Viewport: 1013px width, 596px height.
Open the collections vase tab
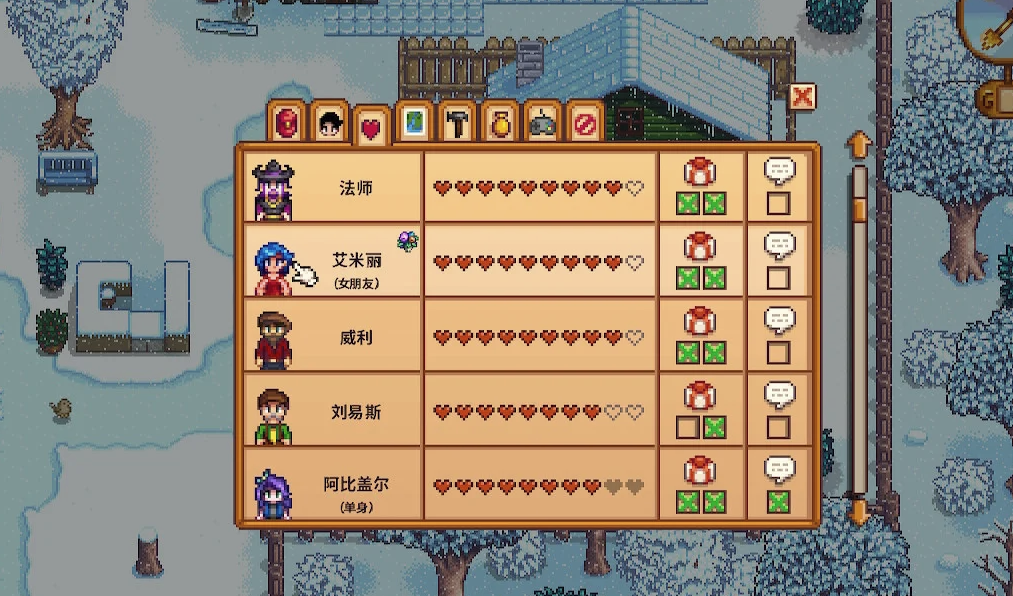(x=499, y=123)
